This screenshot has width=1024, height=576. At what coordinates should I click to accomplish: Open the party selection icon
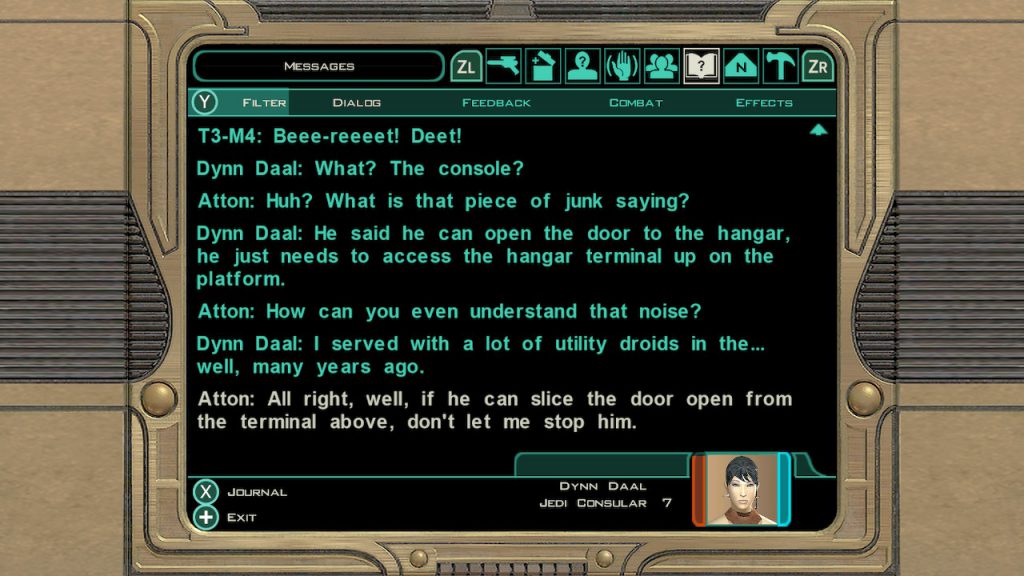pyautogui.click(x=661, y=67)
